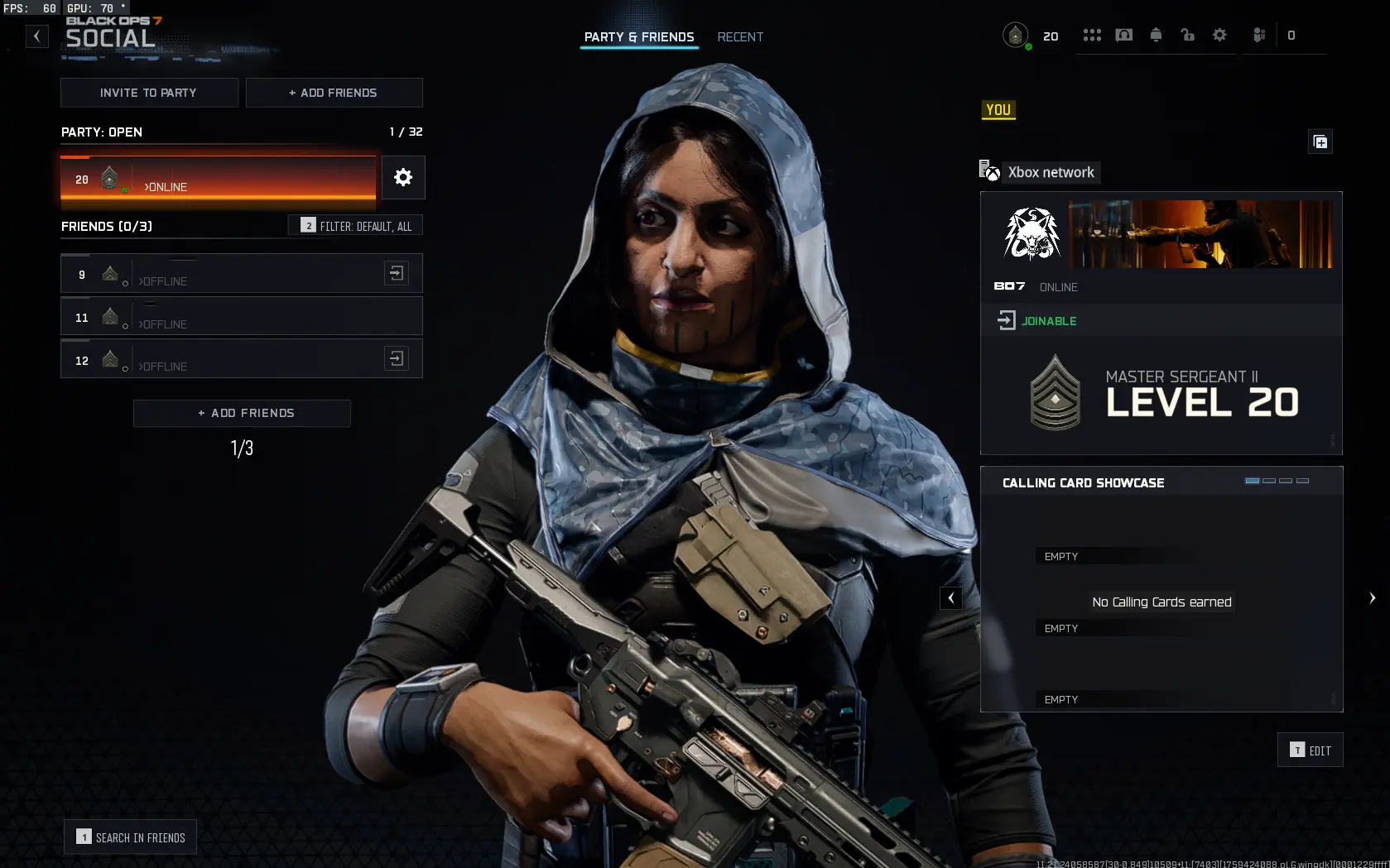The width and height of the screenshot is (1390, 868).
Task: Open account security with the padlock icon
Action: pos(1187,36)
